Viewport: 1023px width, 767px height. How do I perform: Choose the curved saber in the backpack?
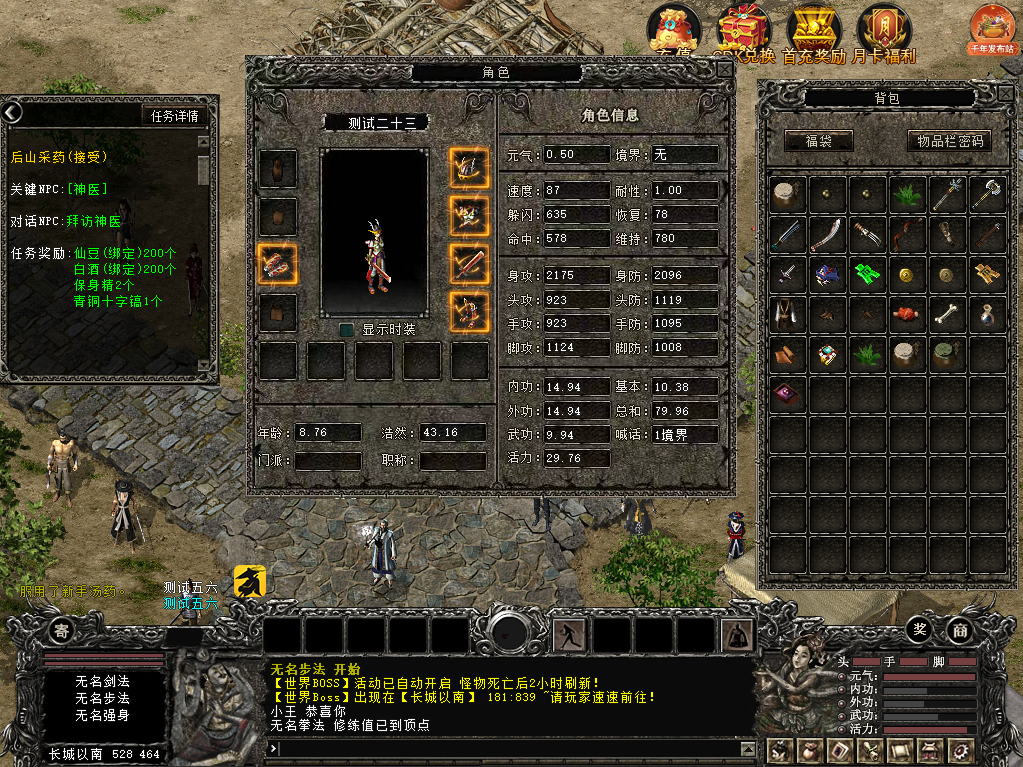[828, 234]
